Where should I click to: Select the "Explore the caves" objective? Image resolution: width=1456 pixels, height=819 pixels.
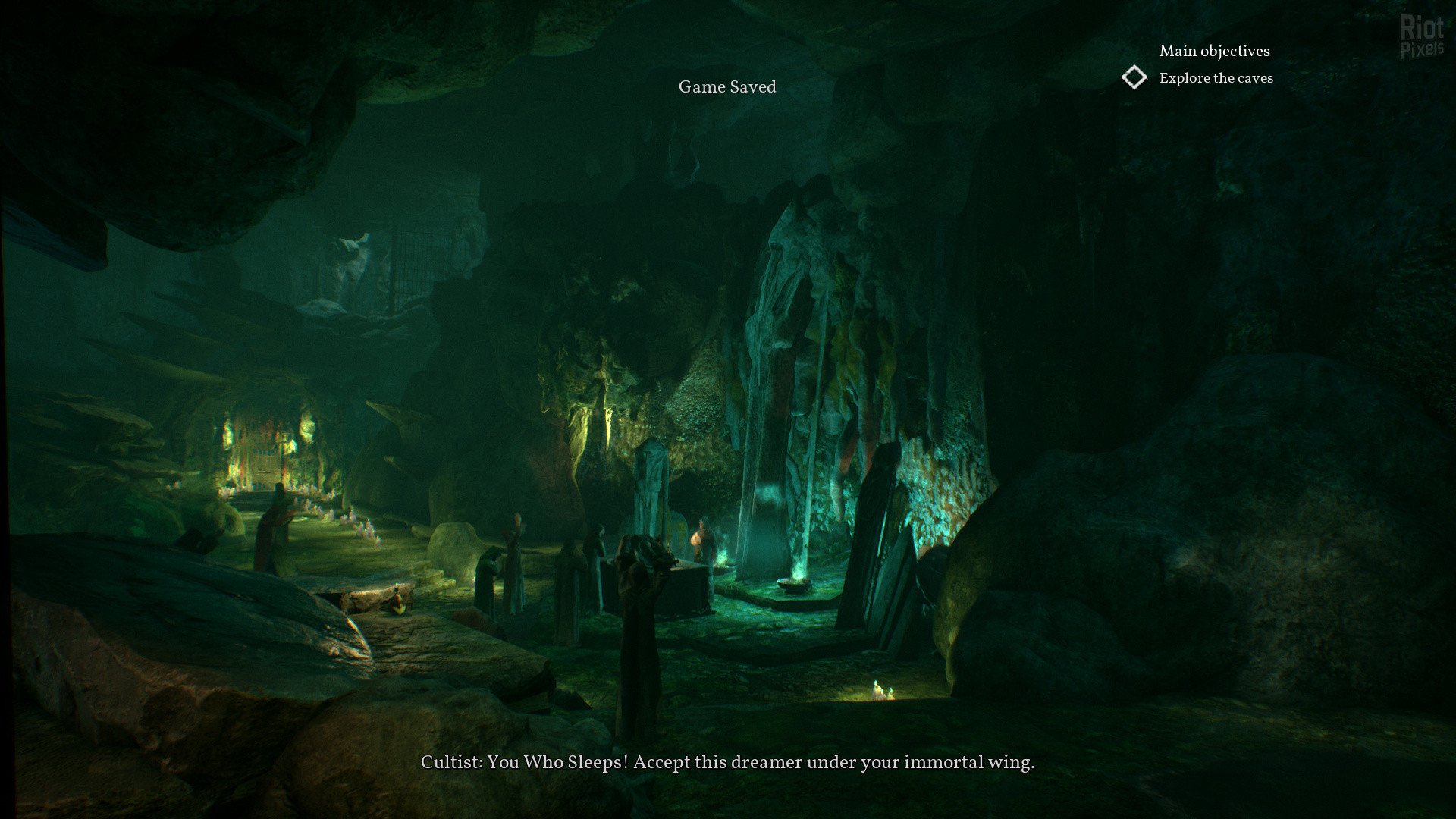tap(1216, 78)
